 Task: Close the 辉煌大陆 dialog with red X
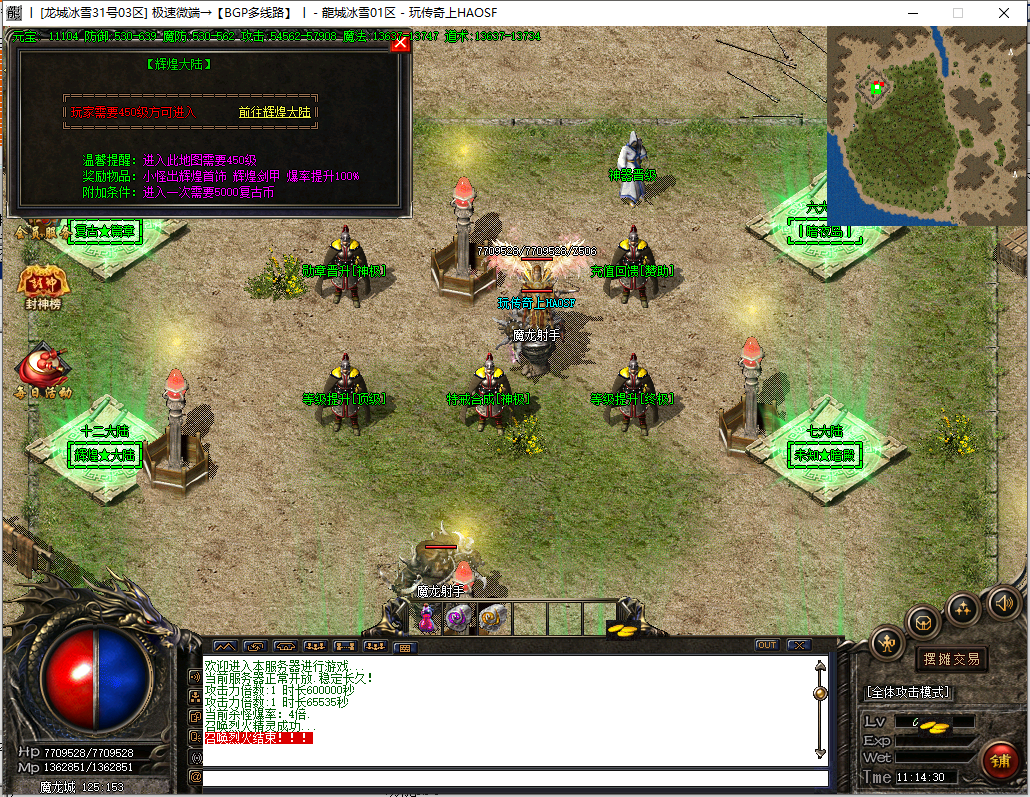click(x=400, y=43)
